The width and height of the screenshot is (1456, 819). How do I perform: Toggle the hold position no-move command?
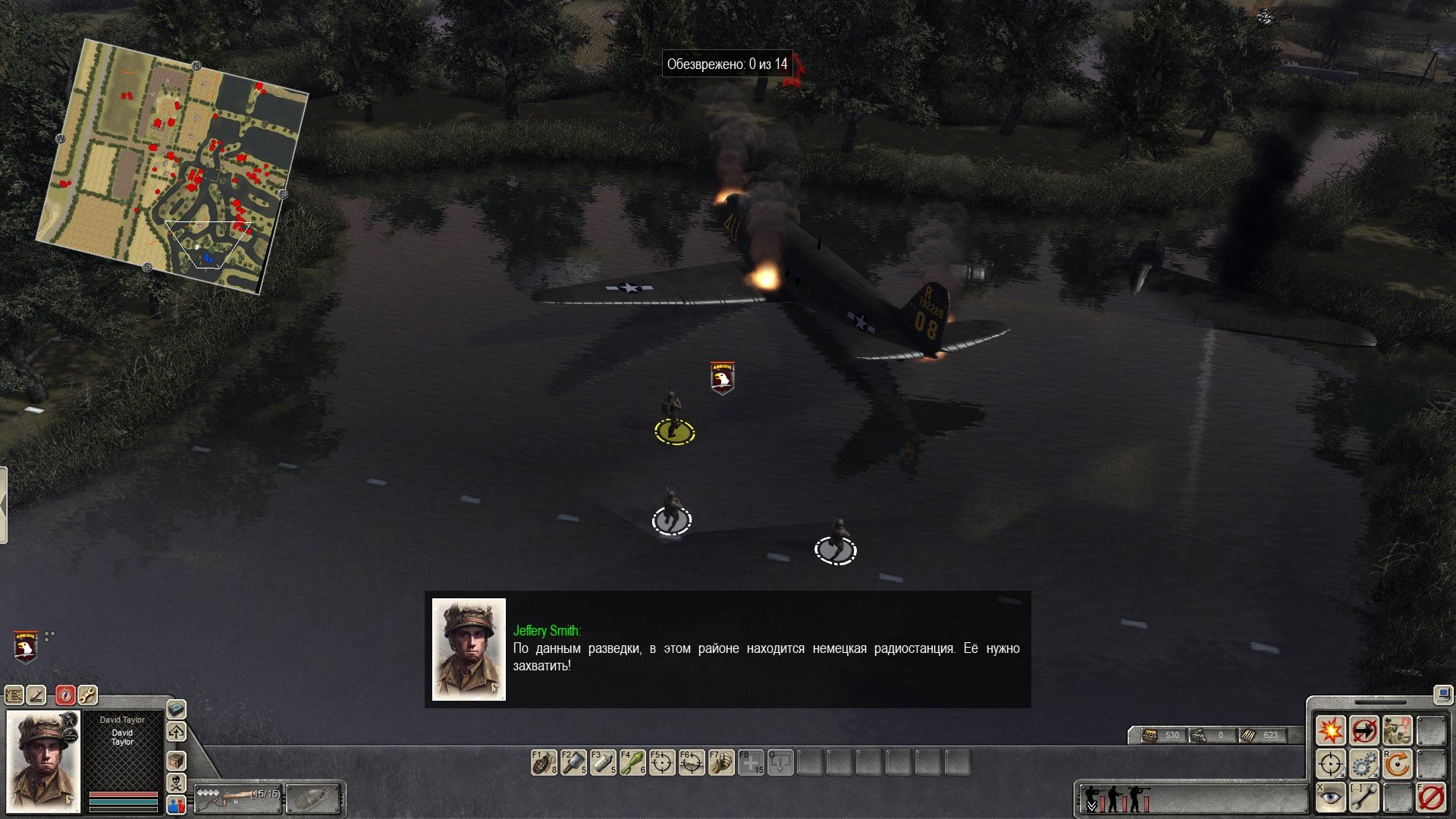[x=1363, y=730]
